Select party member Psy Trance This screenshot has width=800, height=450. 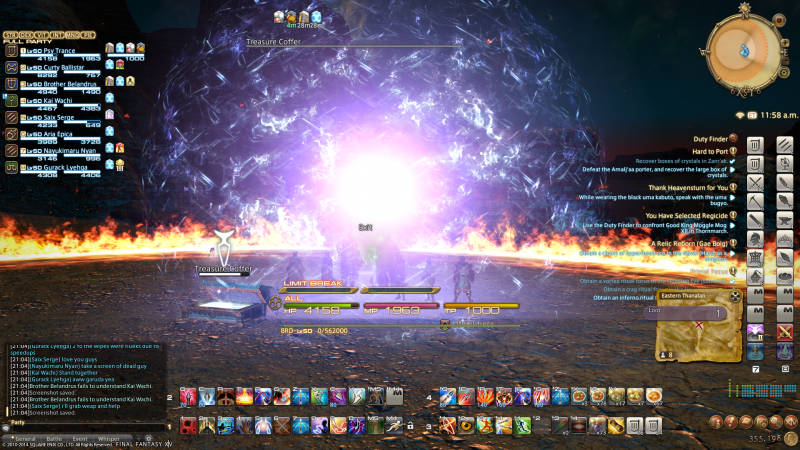pyautogui.click(x=52, y=47)
